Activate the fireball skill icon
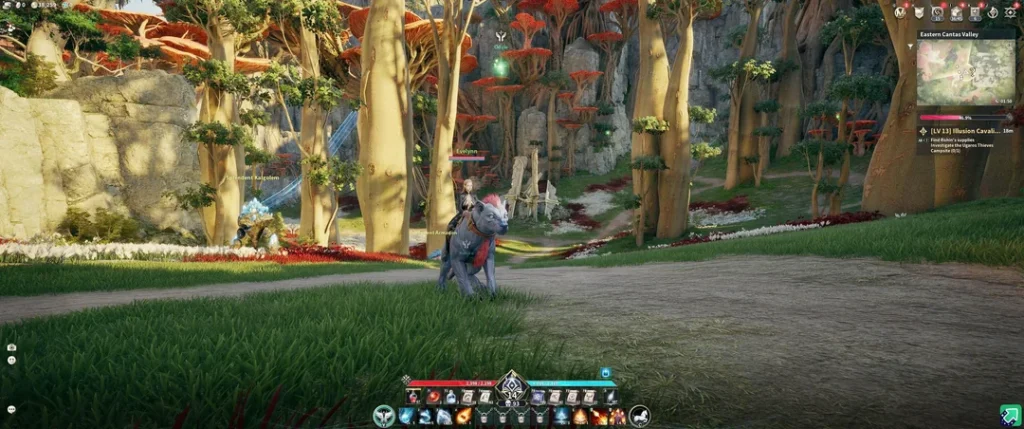1024x429 pixels. pos(464,416)
